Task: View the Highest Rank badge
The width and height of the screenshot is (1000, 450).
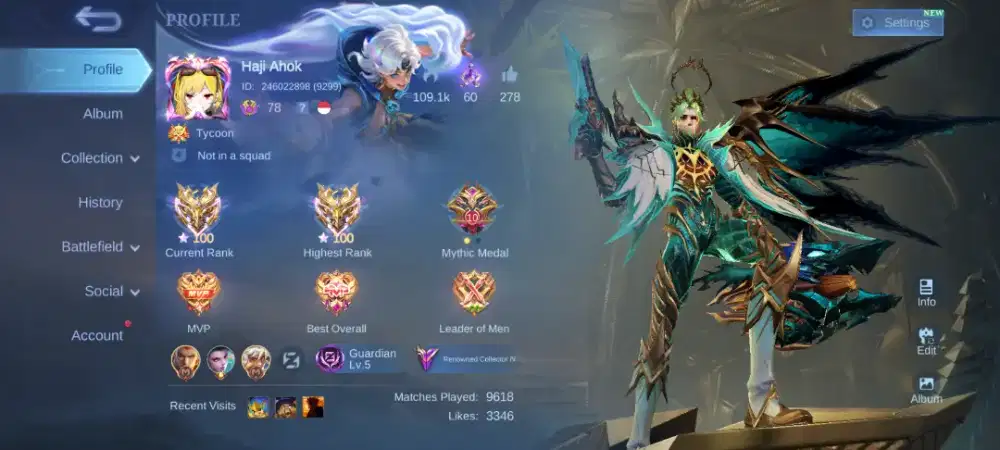Action: [x=338, y=211]
